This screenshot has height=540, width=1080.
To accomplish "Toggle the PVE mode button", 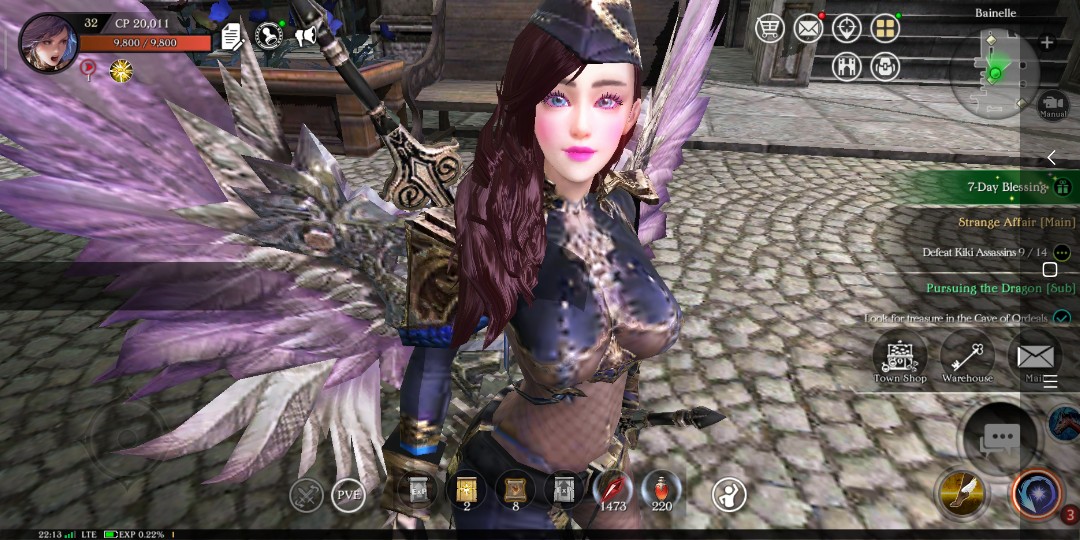I will pyautogui.click(x=348, y=495).
